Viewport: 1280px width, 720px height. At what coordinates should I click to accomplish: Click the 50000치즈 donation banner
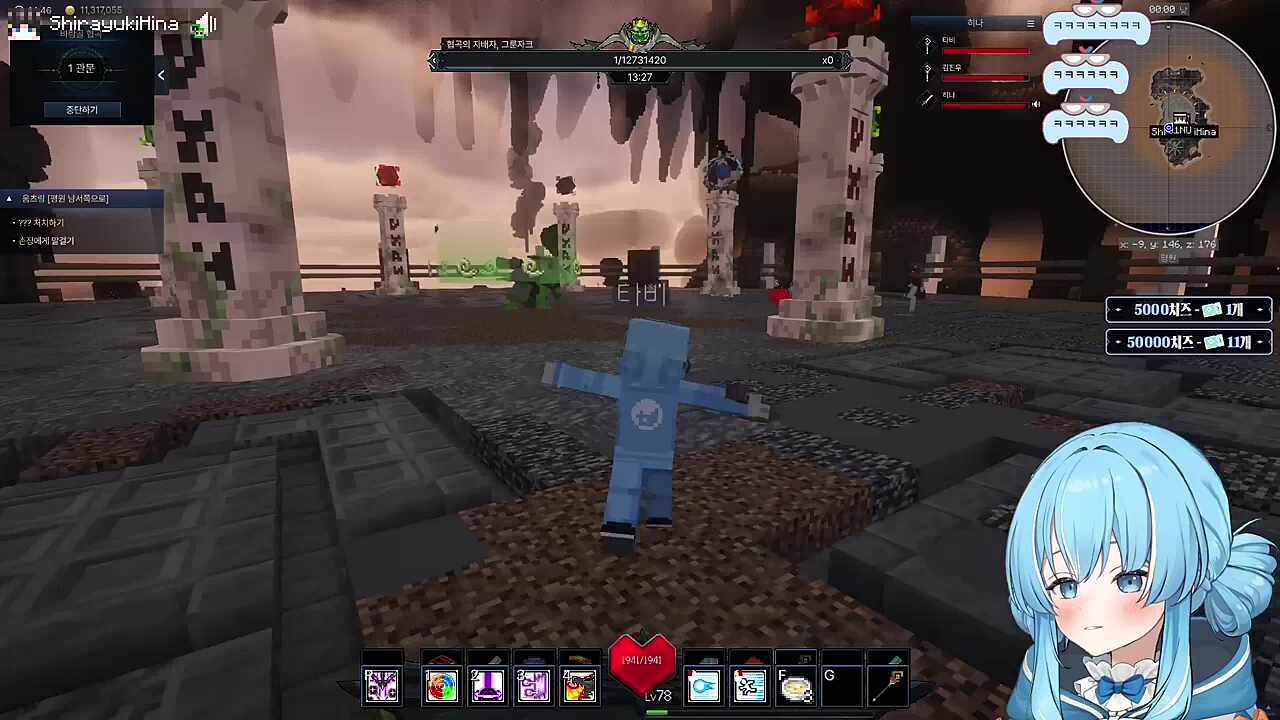(x=1188, y=342)
